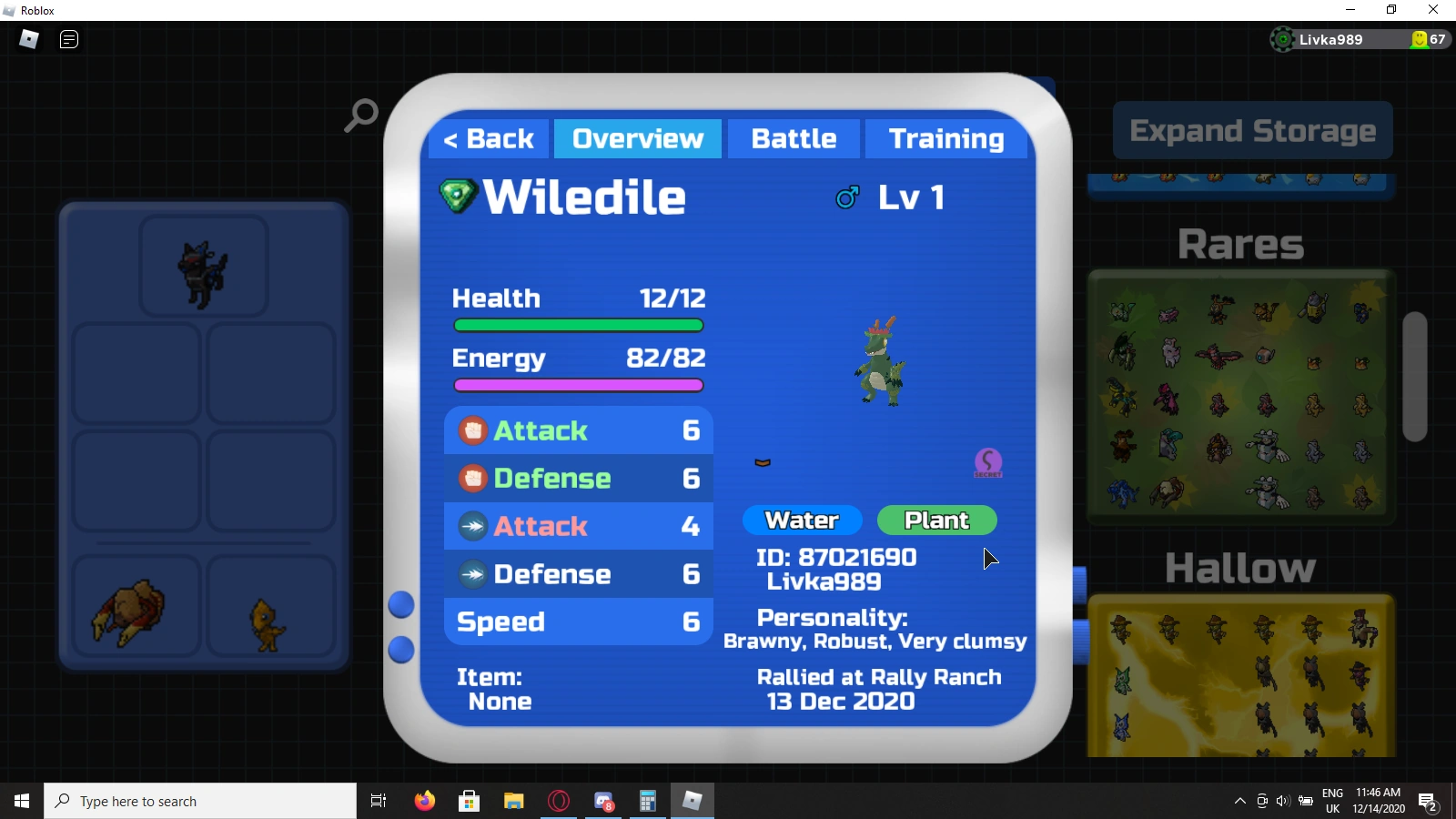Screen dimensions: 1456x819
Task: Click the magnifying glass search icon
Action: [360, 115]
